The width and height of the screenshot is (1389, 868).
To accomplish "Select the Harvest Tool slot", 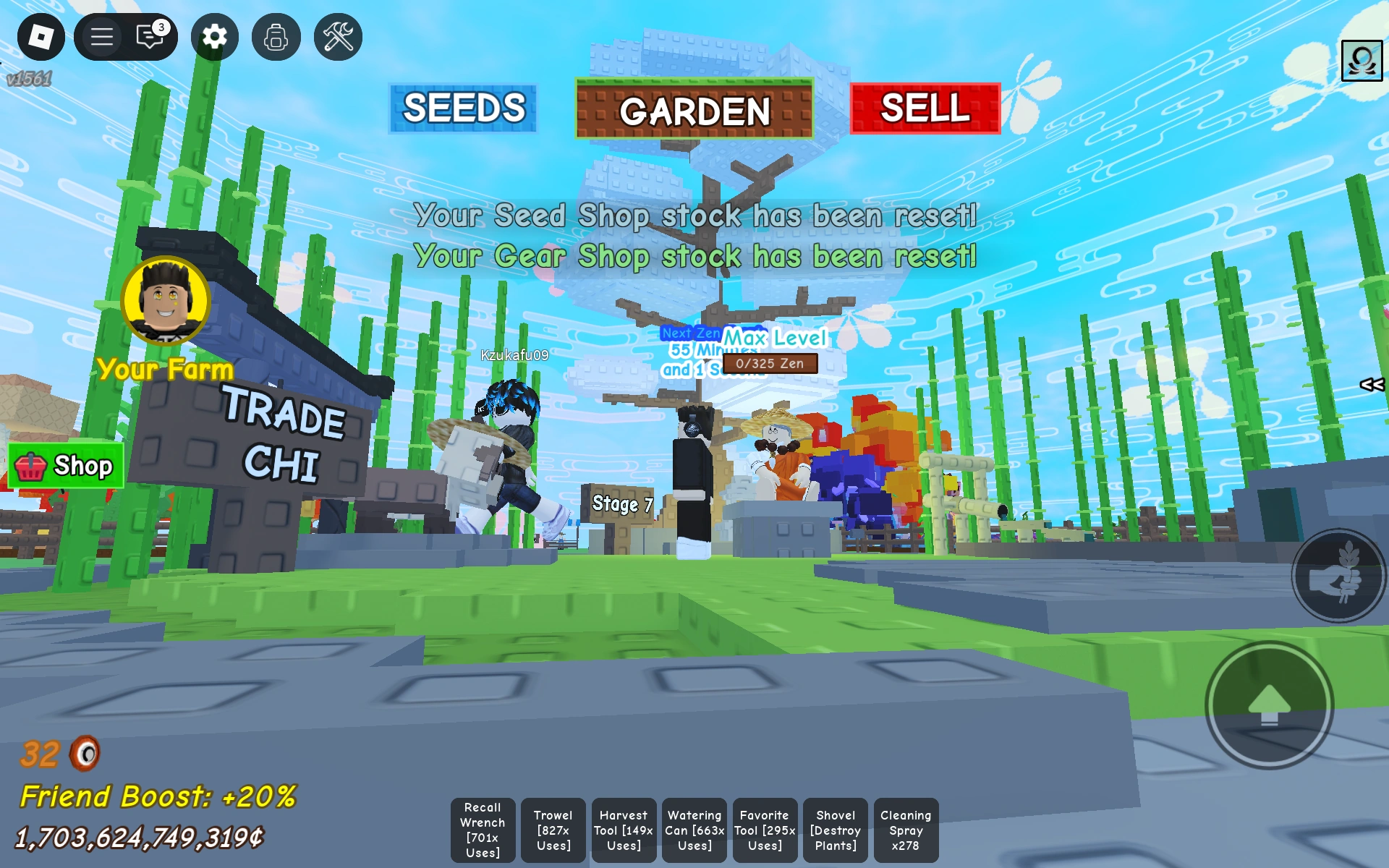I will (x=623, y=830).
